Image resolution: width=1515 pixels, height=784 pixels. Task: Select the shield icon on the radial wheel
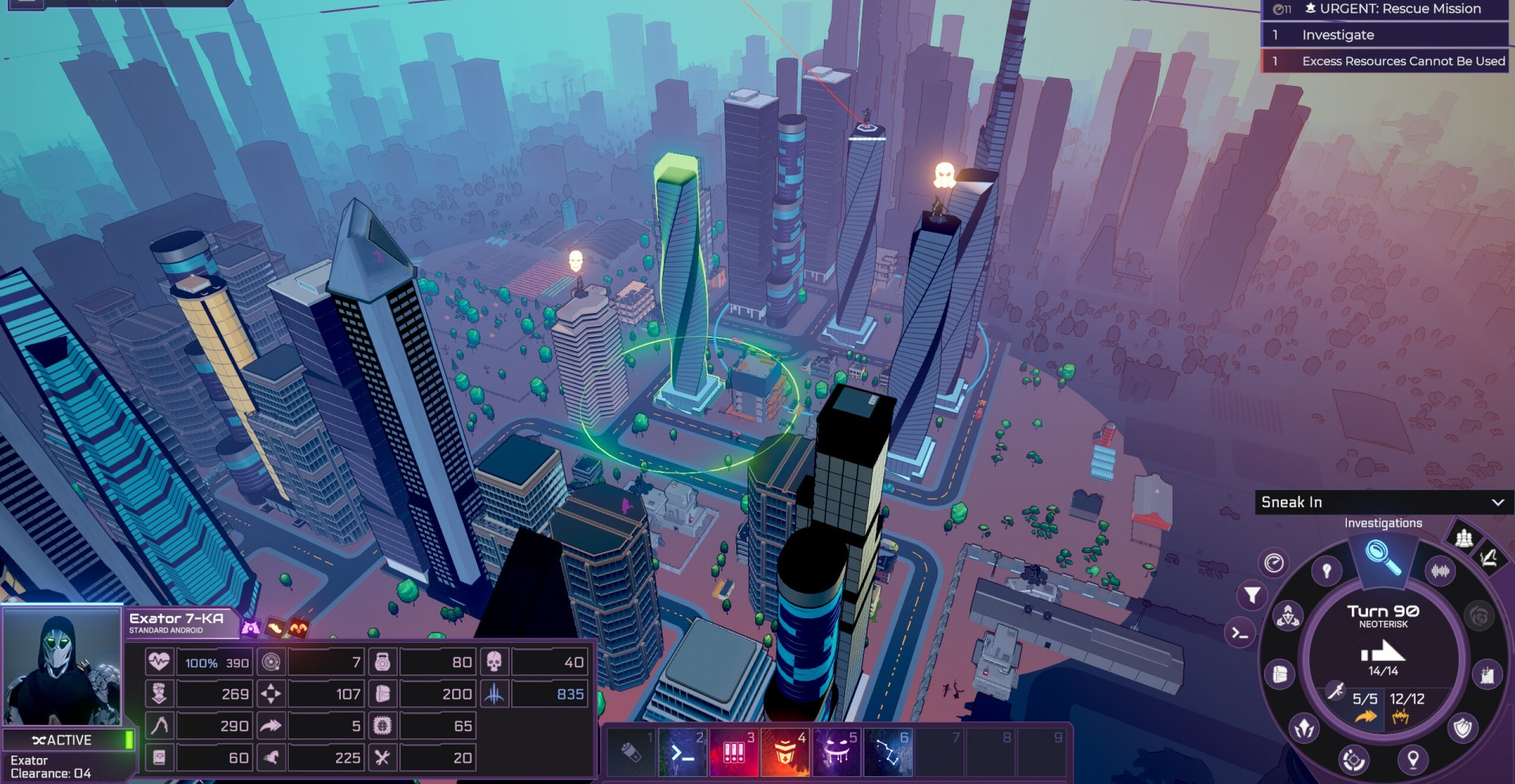pos(1462,727)
